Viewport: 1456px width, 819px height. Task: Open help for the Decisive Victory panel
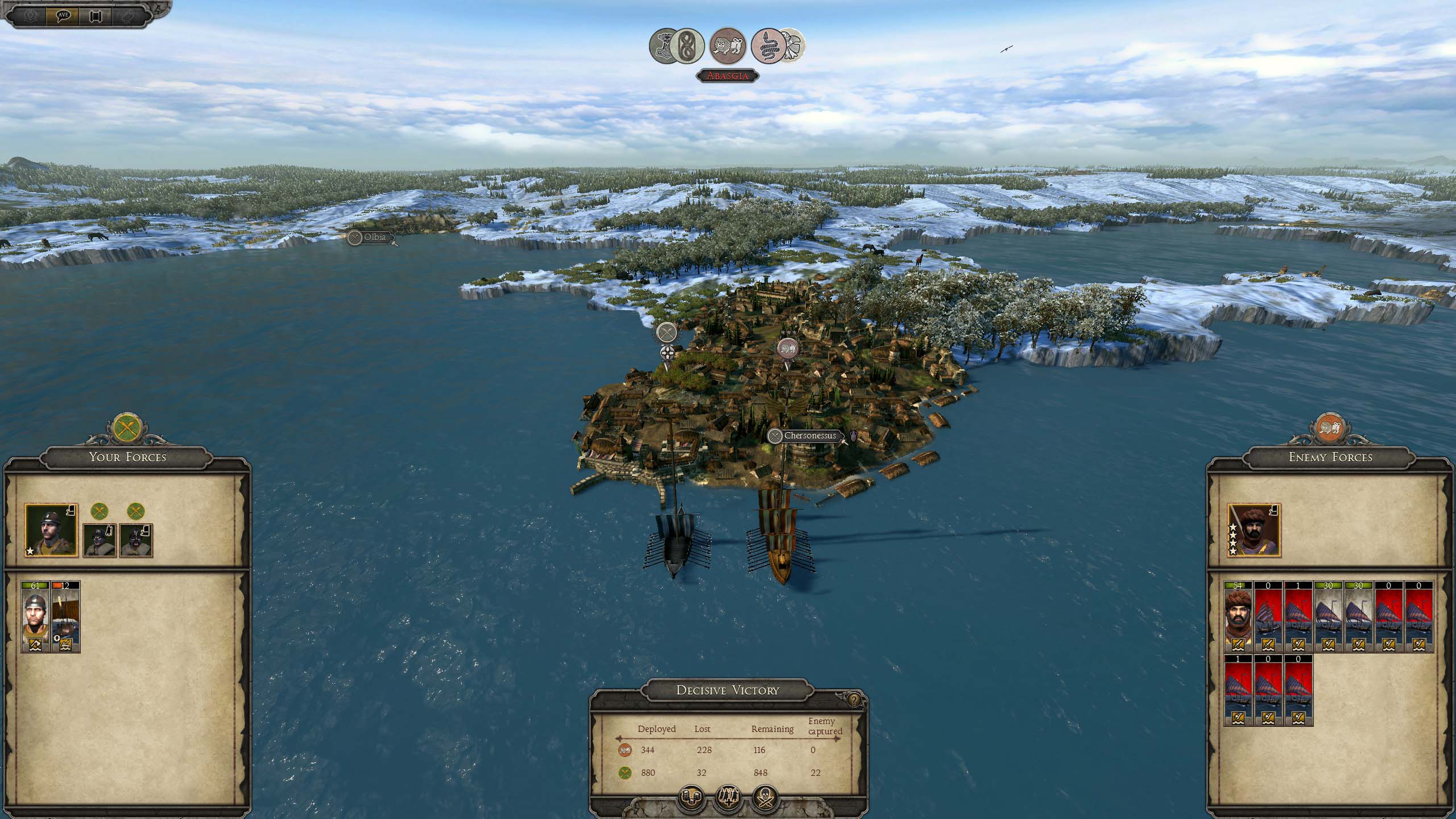click(x=854, y=700)
